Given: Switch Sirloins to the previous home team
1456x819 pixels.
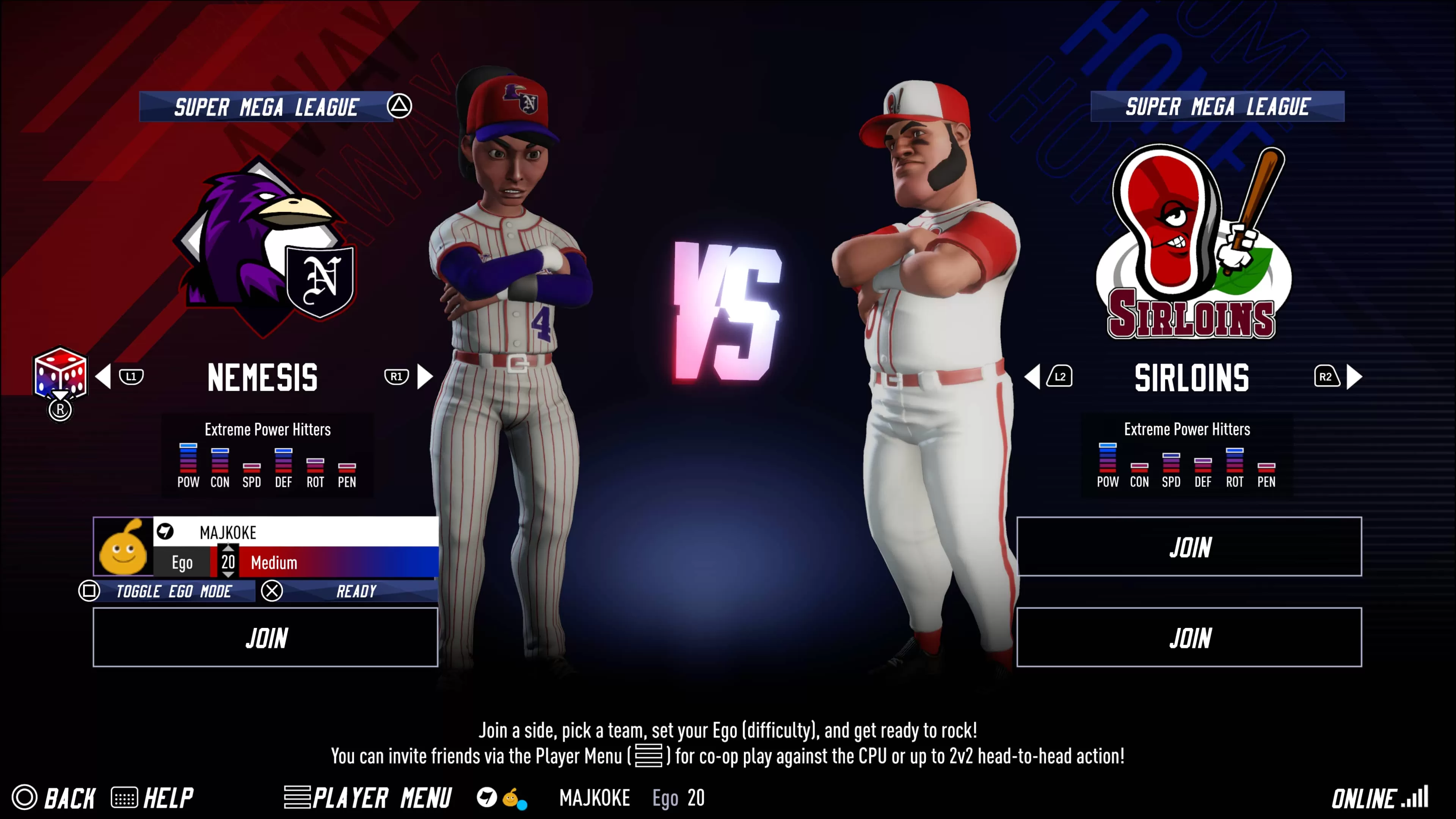Looking at the screenshot, I should (1032, 377).
